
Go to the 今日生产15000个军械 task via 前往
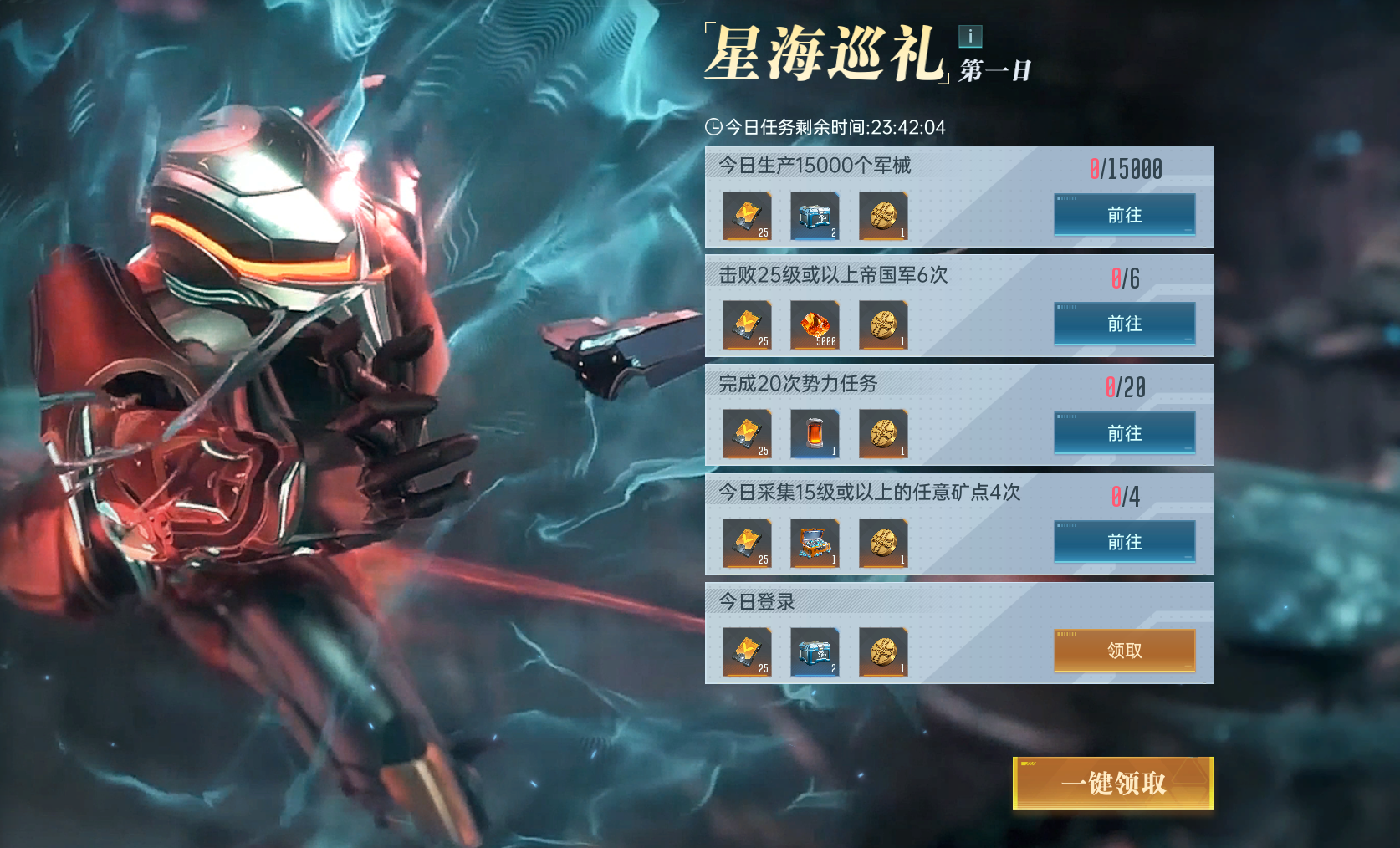(x=1124, y=215)
